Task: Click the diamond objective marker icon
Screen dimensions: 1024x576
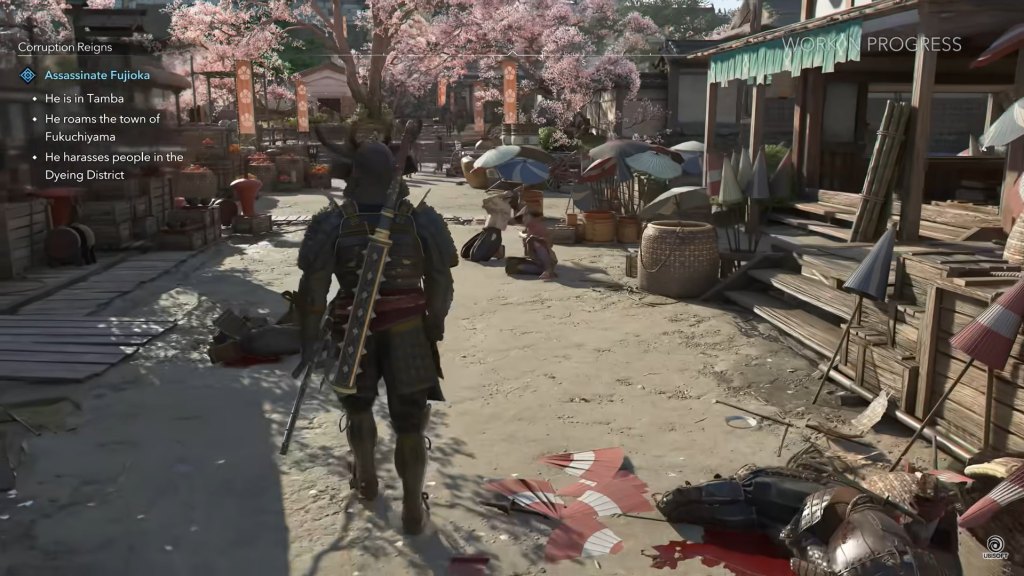Action: pyautogui.click(x=27, y=75)
